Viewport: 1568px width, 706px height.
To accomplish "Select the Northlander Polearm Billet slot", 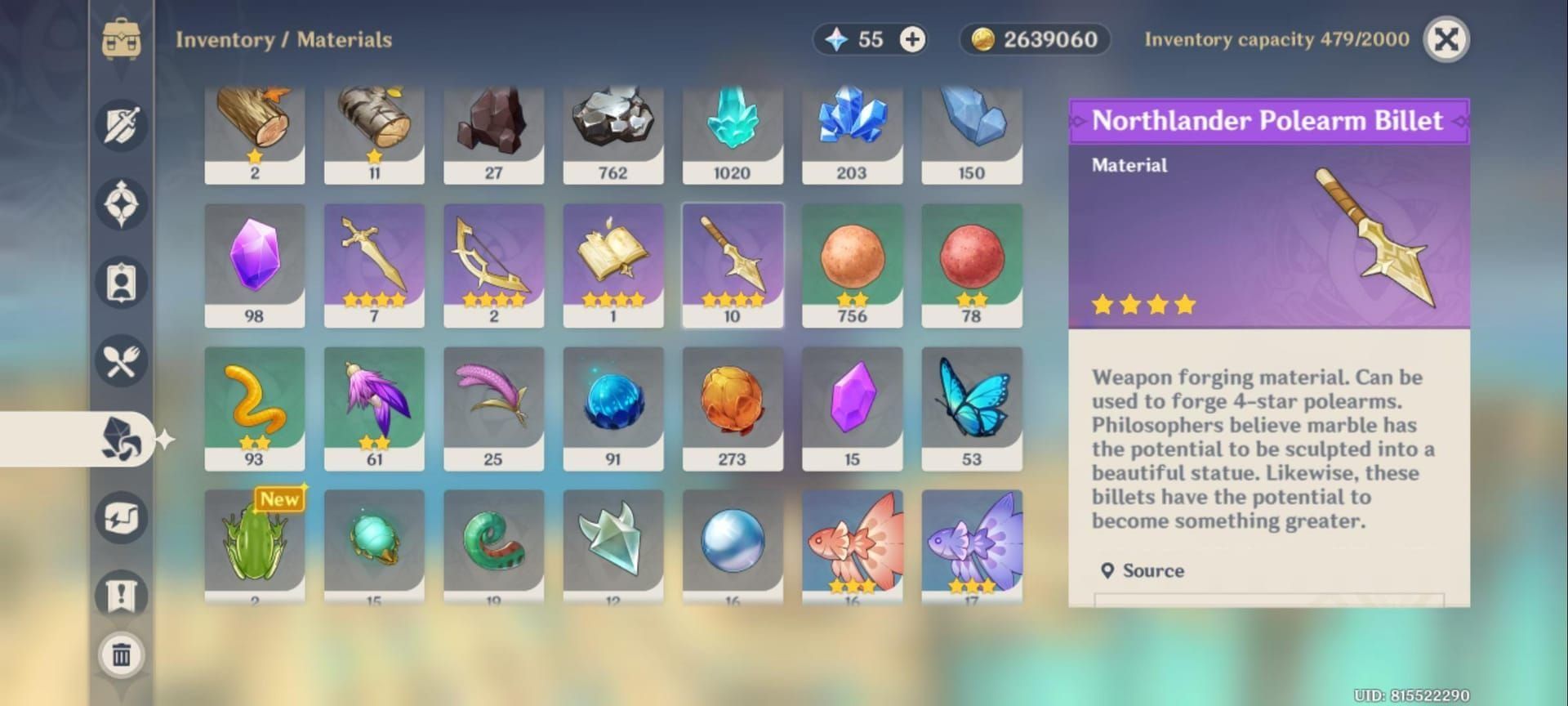I will point(732,265).
